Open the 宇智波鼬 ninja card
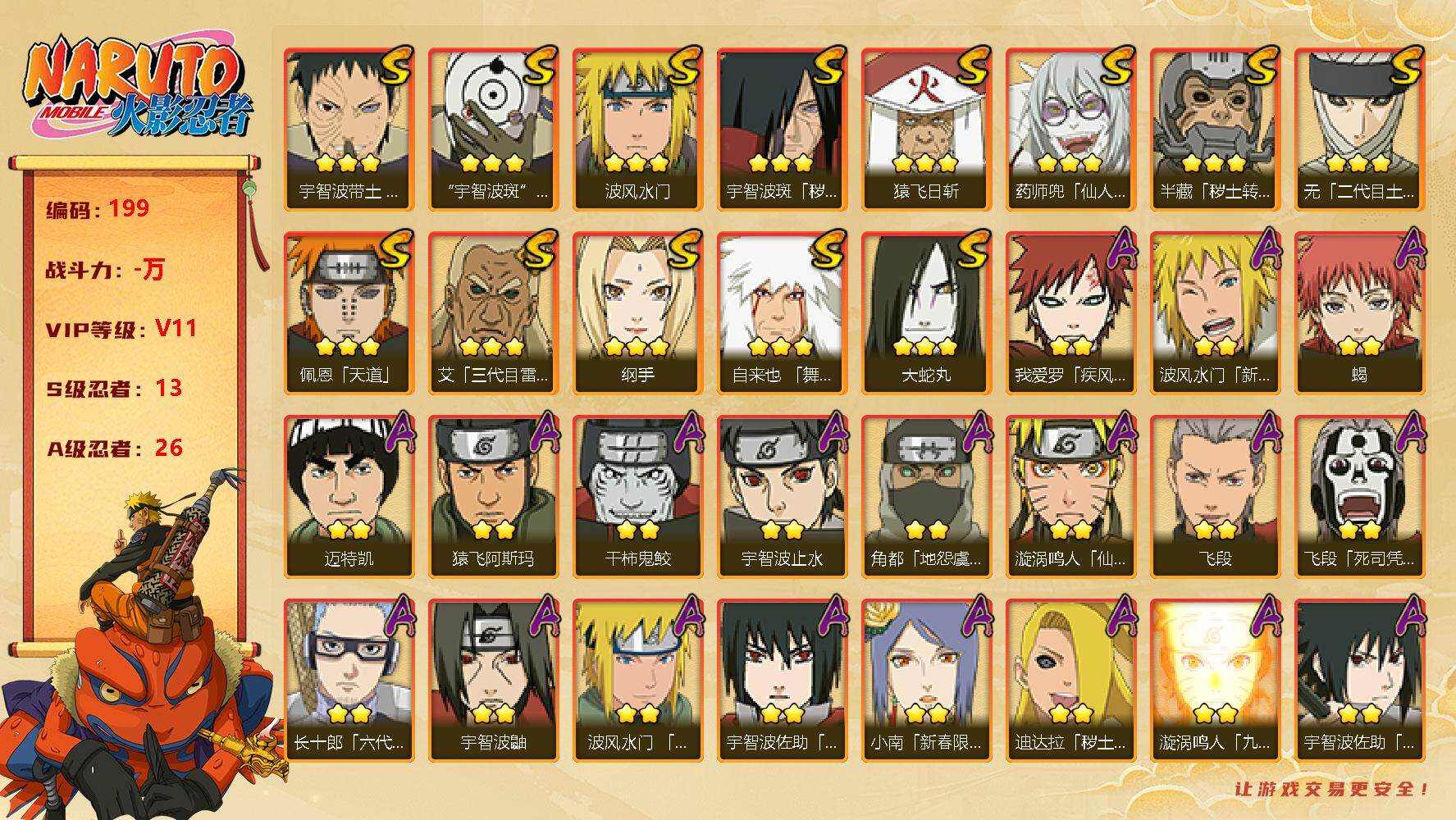 pyautogui.click(x=493, y=680)
